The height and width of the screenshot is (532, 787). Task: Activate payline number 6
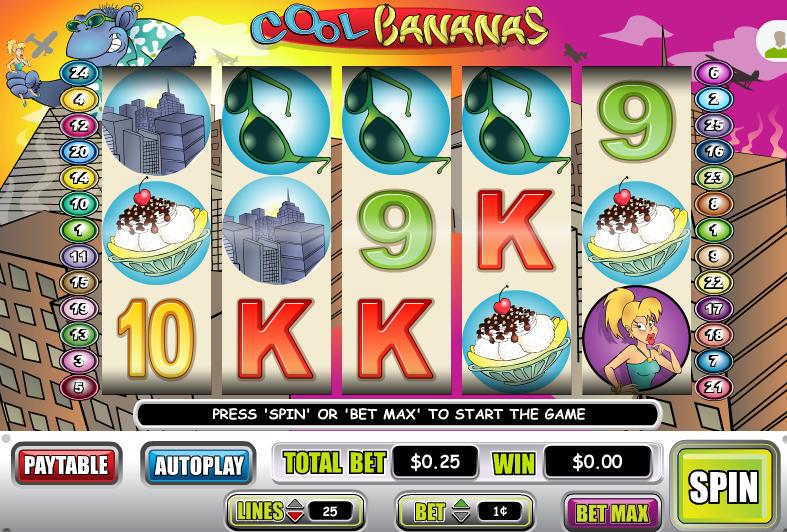713,73
